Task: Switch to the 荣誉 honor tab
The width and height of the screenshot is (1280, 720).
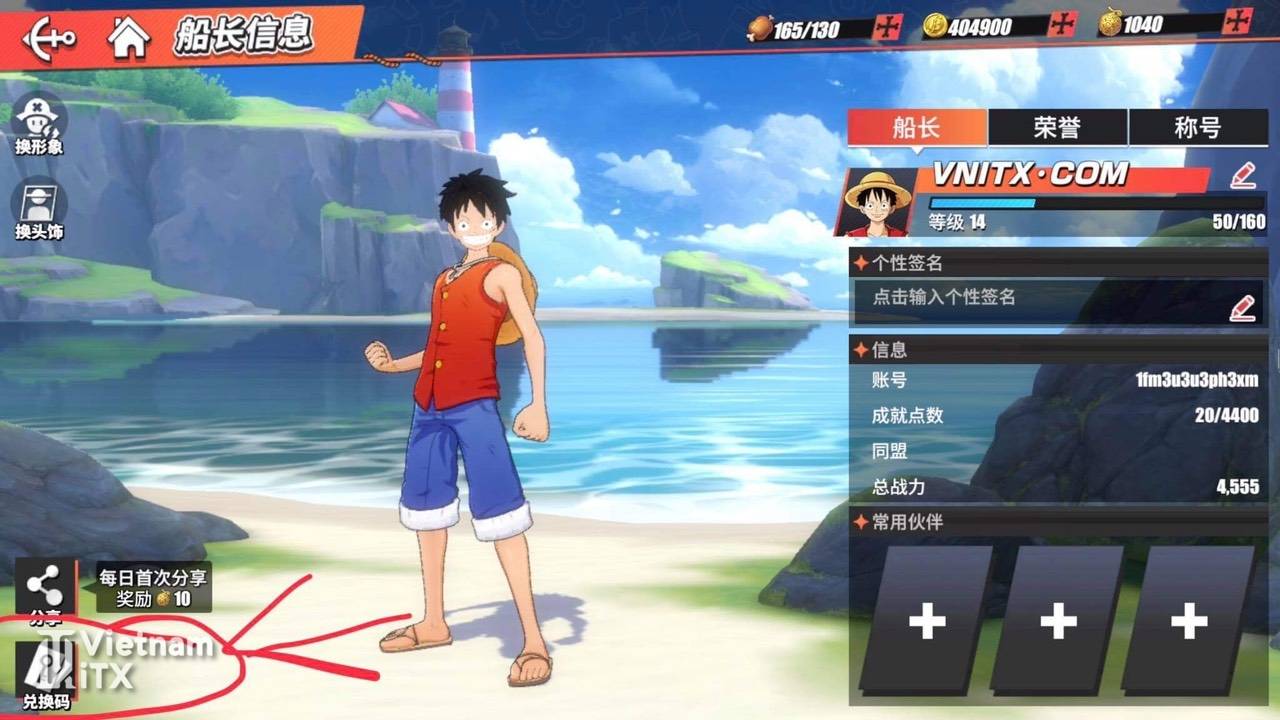Action: coord(1057,128)
